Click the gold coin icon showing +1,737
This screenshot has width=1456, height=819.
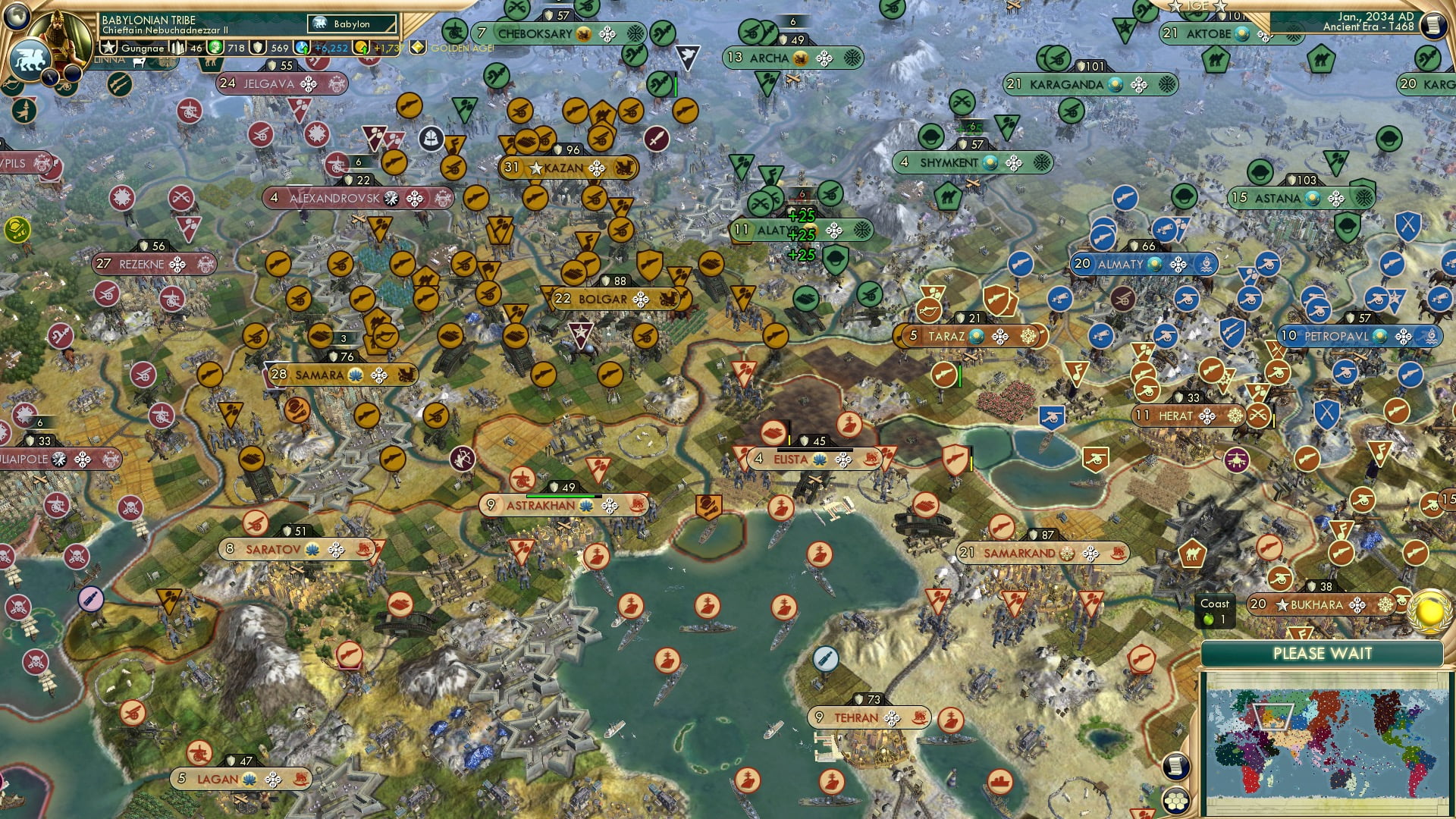pos(362,47)
